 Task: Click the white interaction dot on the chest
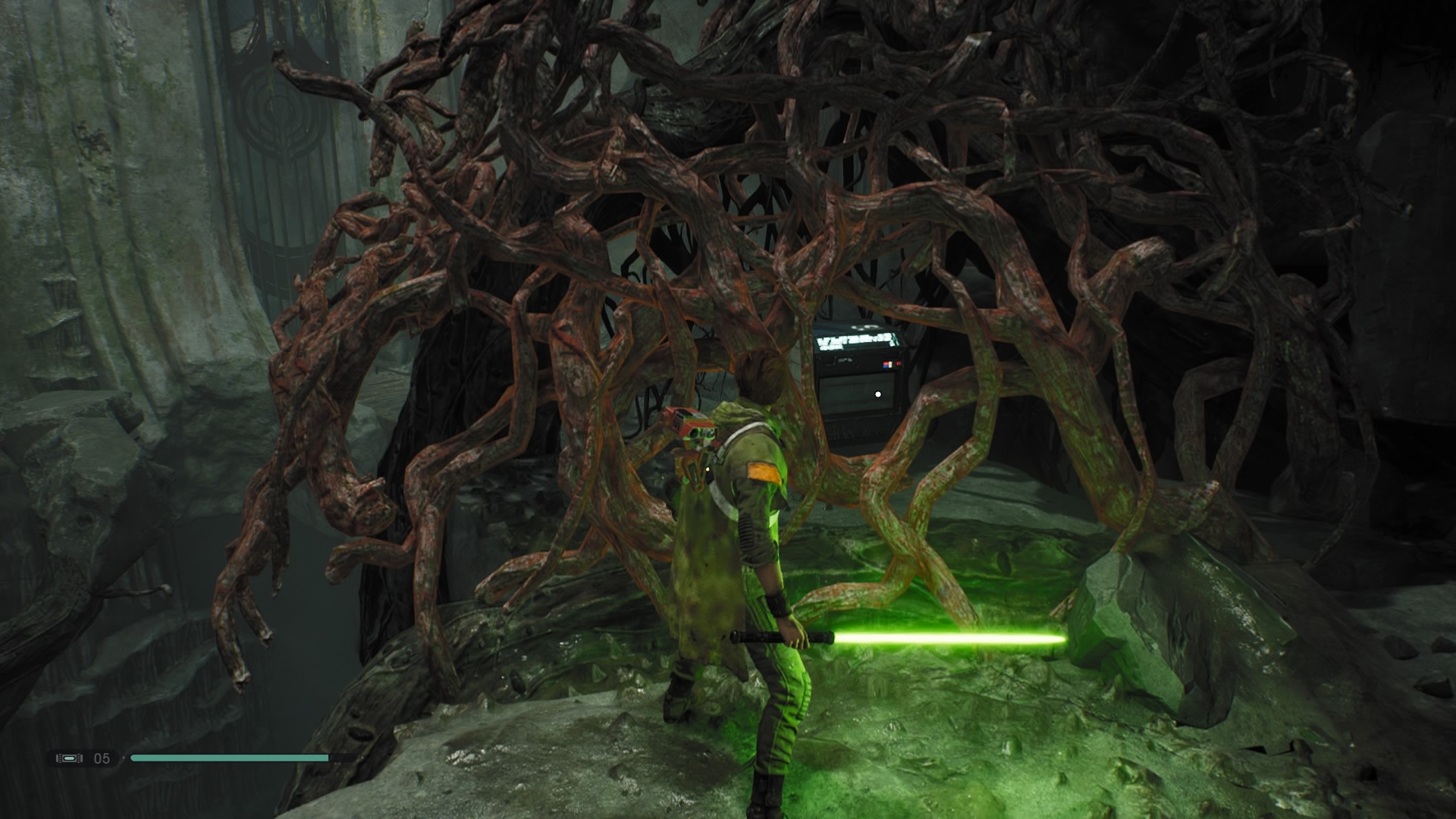click(x=878, y=394)
